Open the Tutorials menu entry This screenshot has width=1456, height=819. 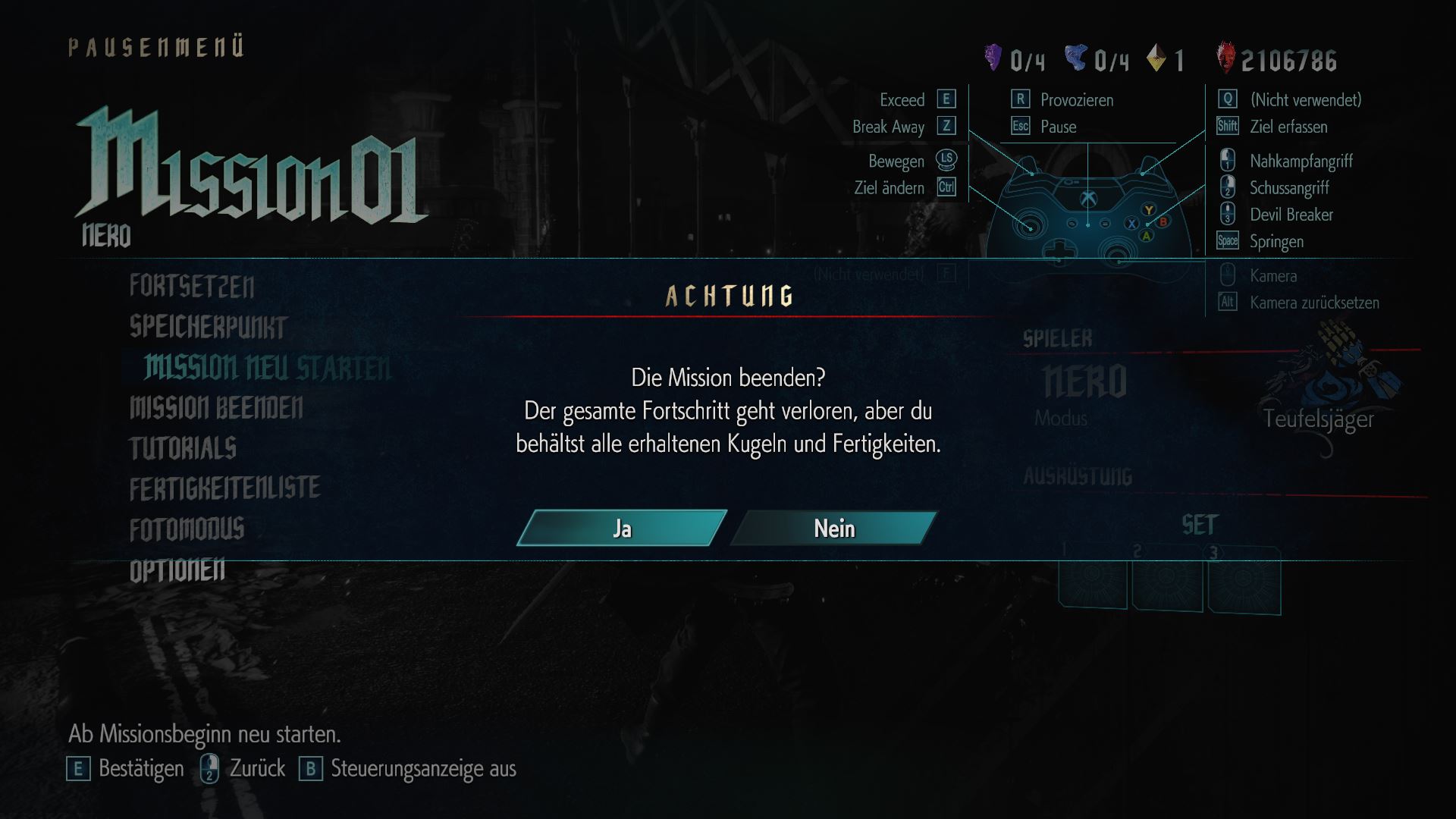coord(182,449)
